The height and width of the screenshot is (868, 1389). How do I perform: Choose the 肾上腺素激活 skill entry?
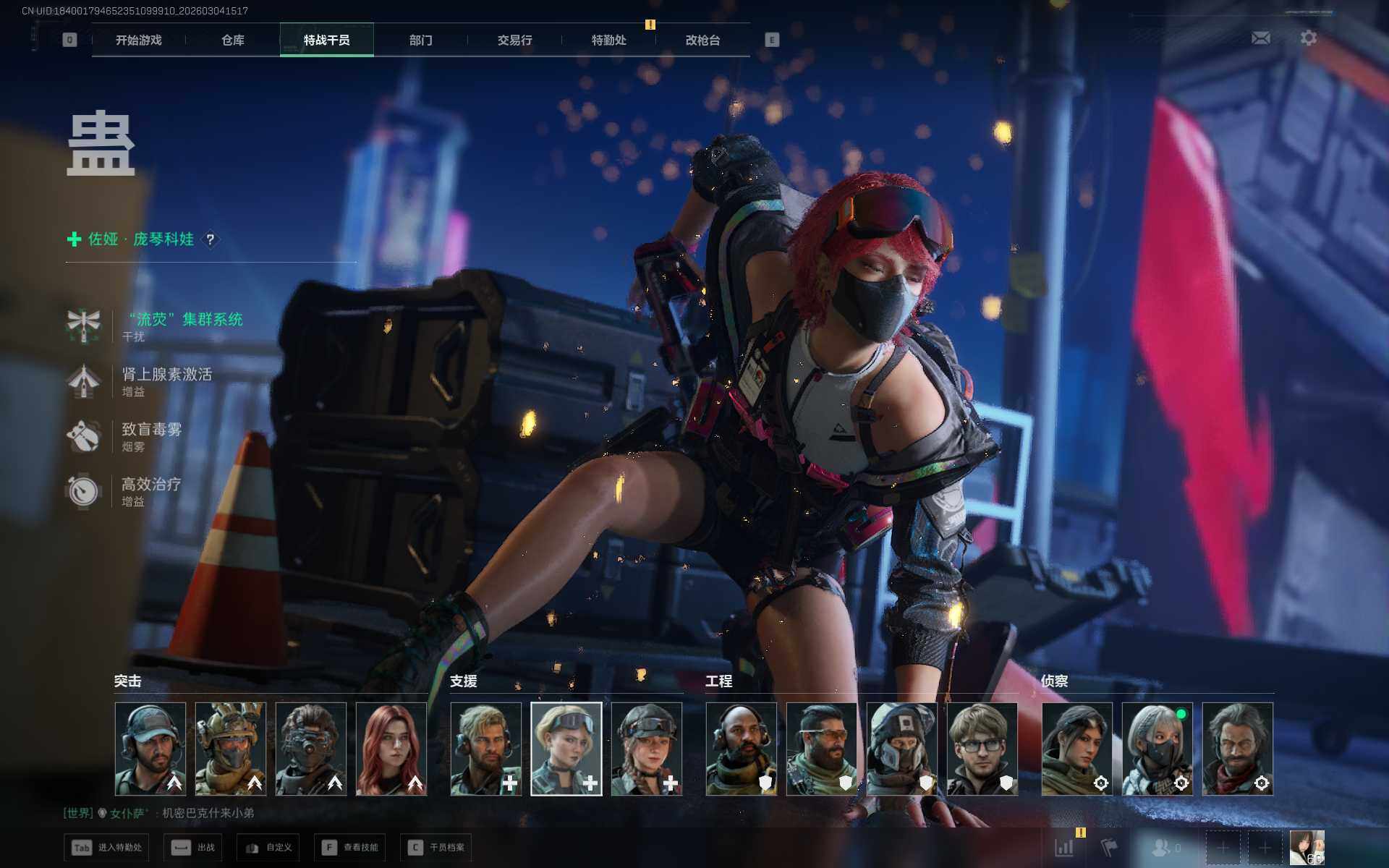coord(166,375)
